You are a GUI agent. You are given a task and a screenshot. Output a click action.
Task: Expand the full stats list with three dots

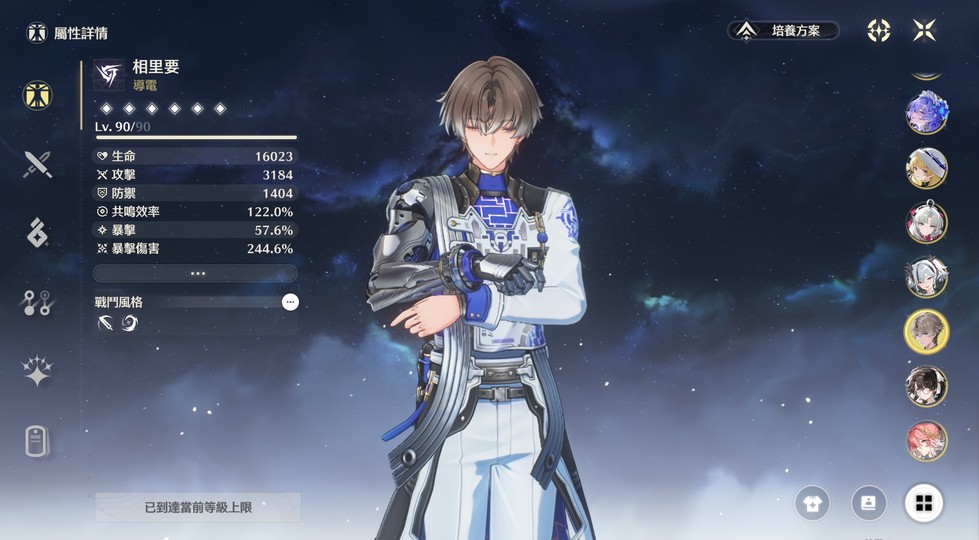pos(196,273)
